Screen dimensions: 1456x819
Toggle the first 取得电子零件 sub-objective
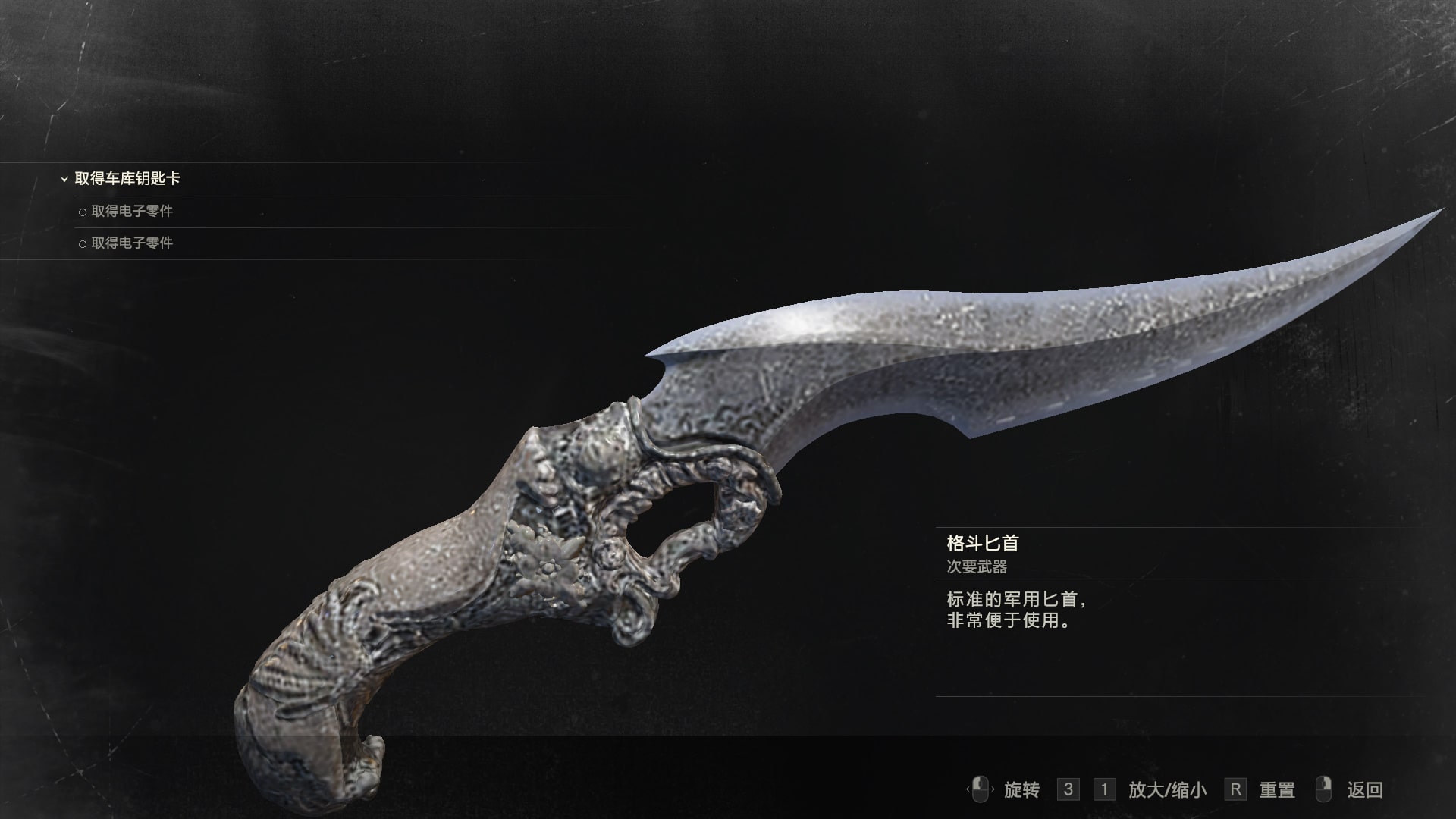click(x=132, y=212)
